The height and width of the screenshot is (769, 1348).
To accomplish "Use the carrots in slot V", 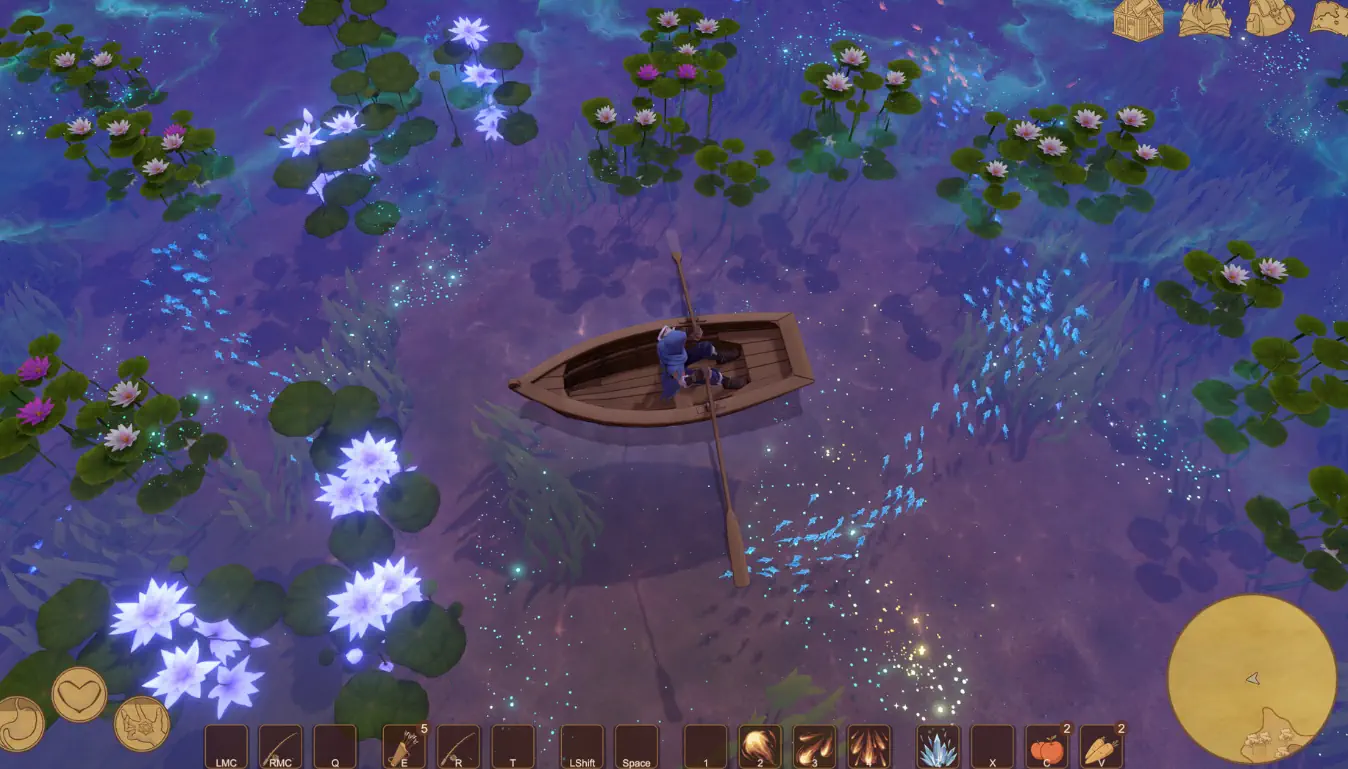I will click(1101, 746).
